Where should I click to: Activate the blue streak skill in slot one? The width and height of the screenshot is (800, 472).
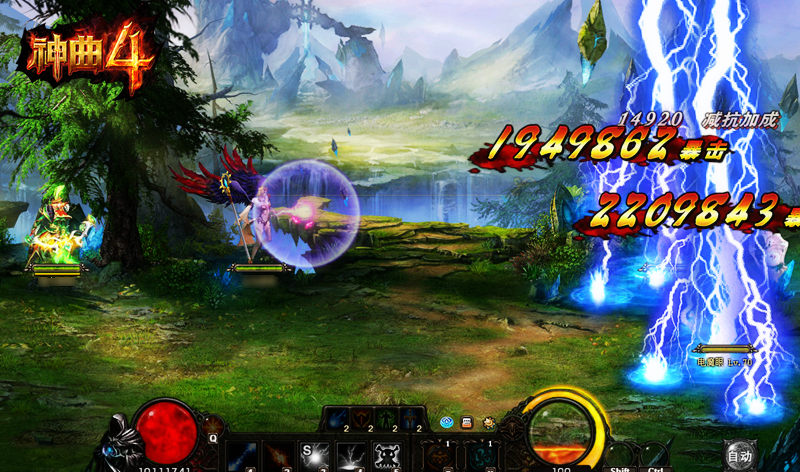243,456
